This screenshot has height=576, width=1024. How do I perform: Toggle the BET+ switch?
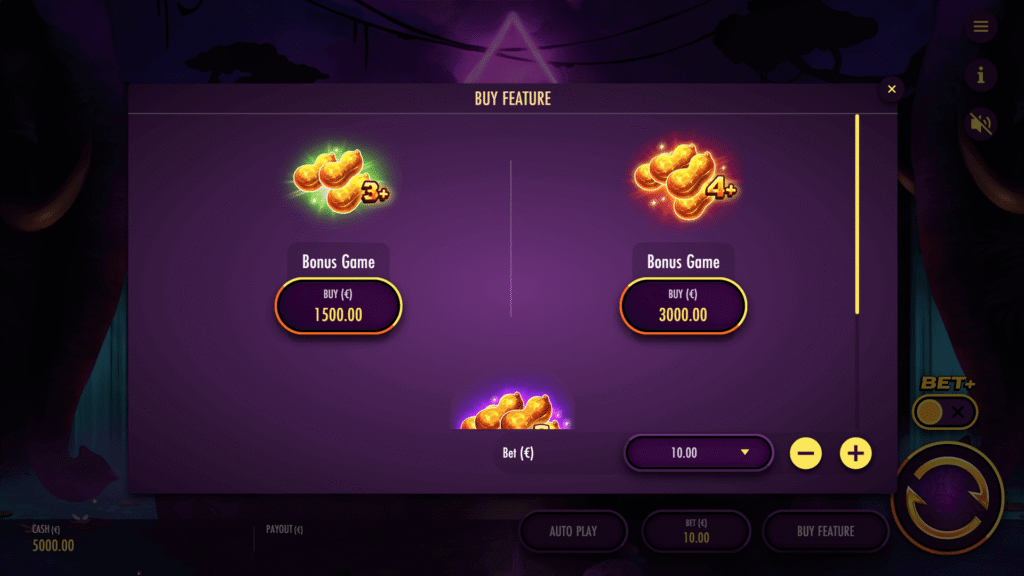click(945, 411)
